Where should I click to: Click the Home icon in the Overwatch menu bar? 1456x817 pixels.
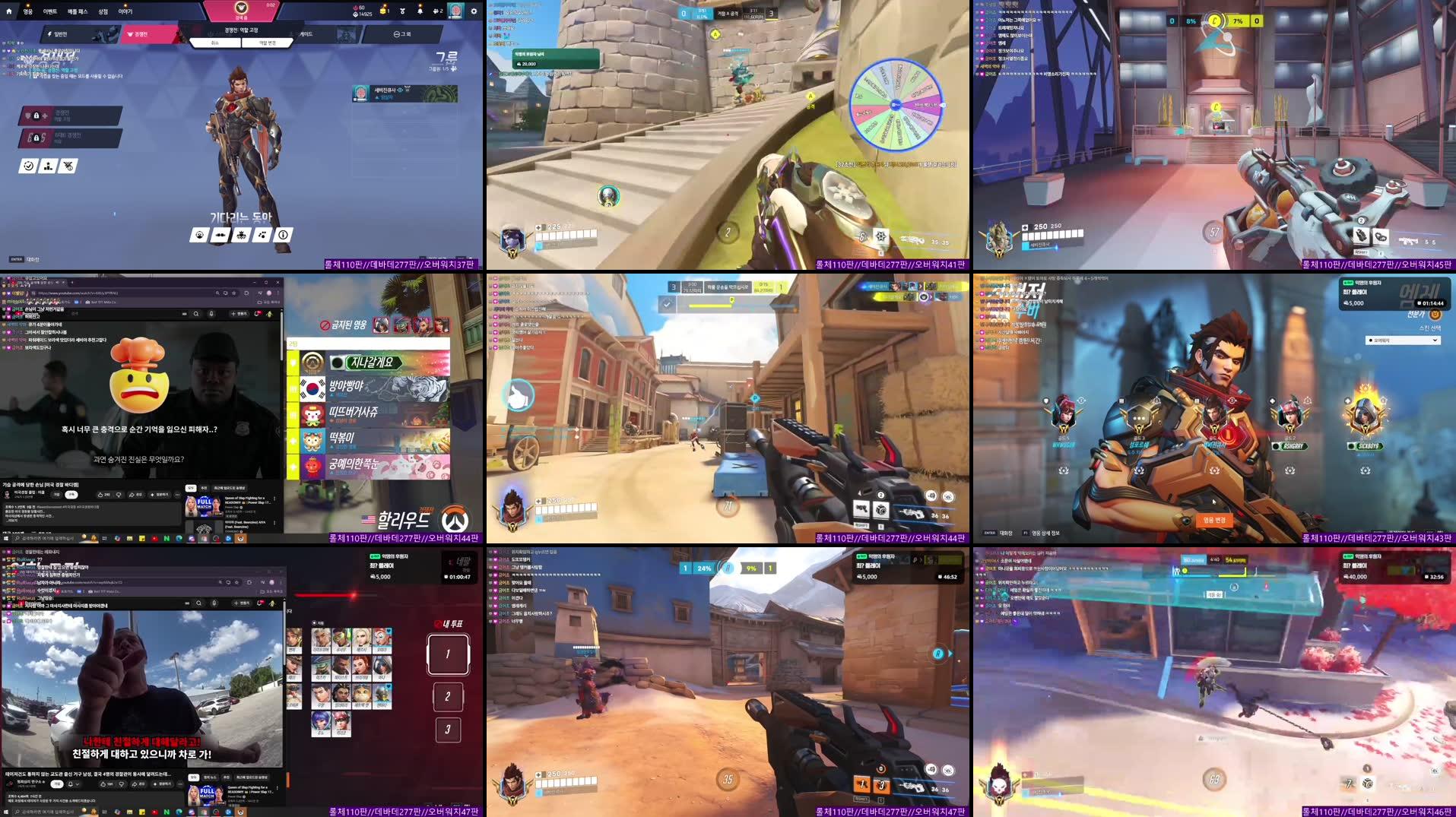(9, 11)
